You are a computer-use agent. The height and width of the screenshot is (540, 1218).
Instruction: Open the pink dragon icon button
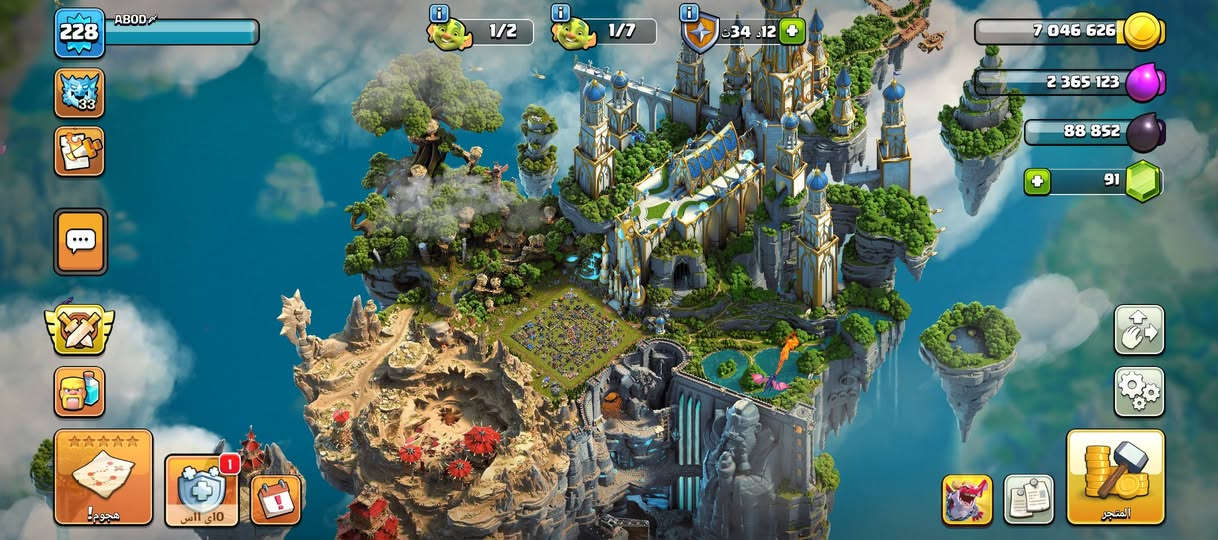click(x=967, y=499)
